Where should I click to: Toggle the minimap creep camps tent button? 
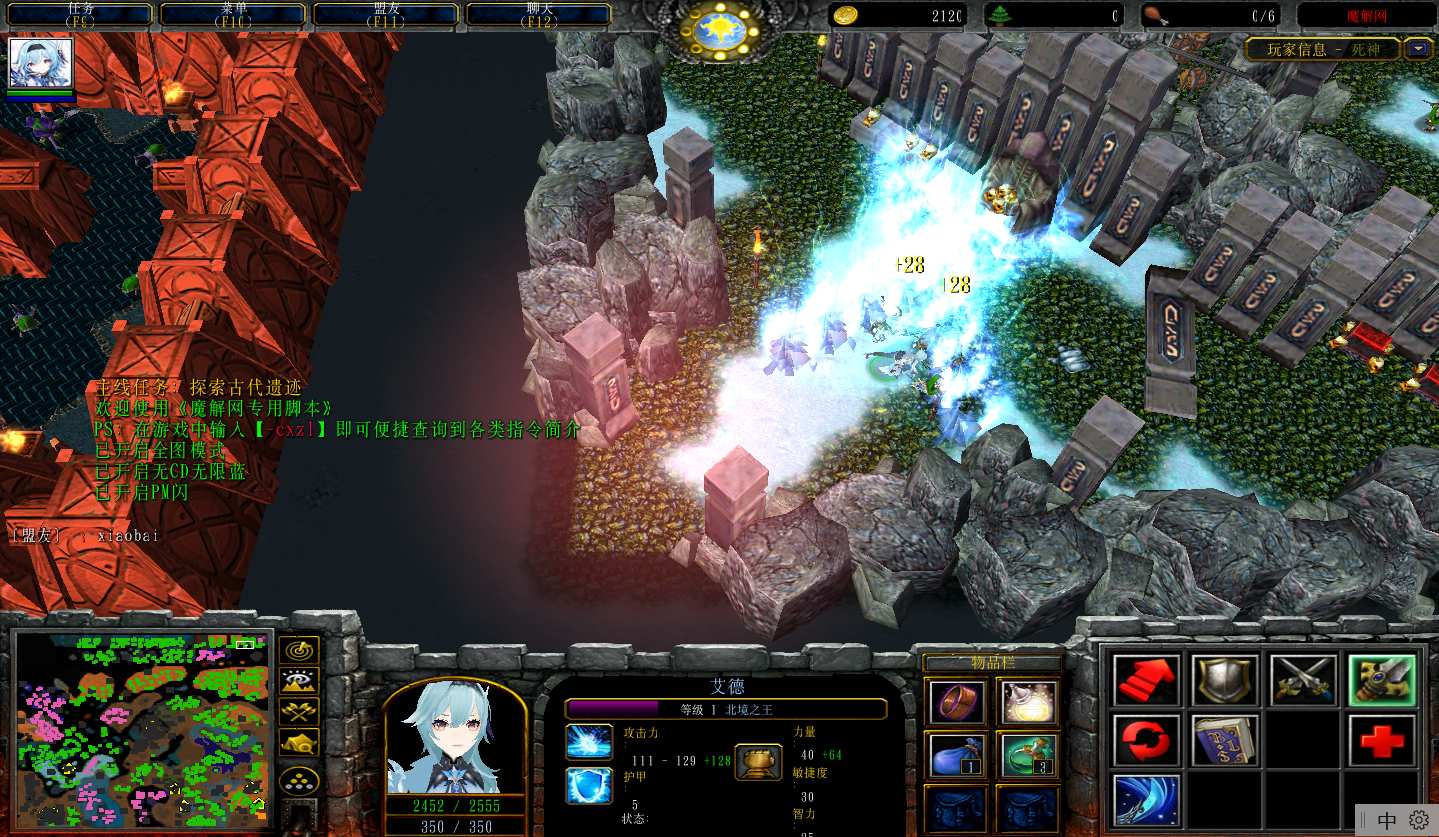(x=299, y=743)
